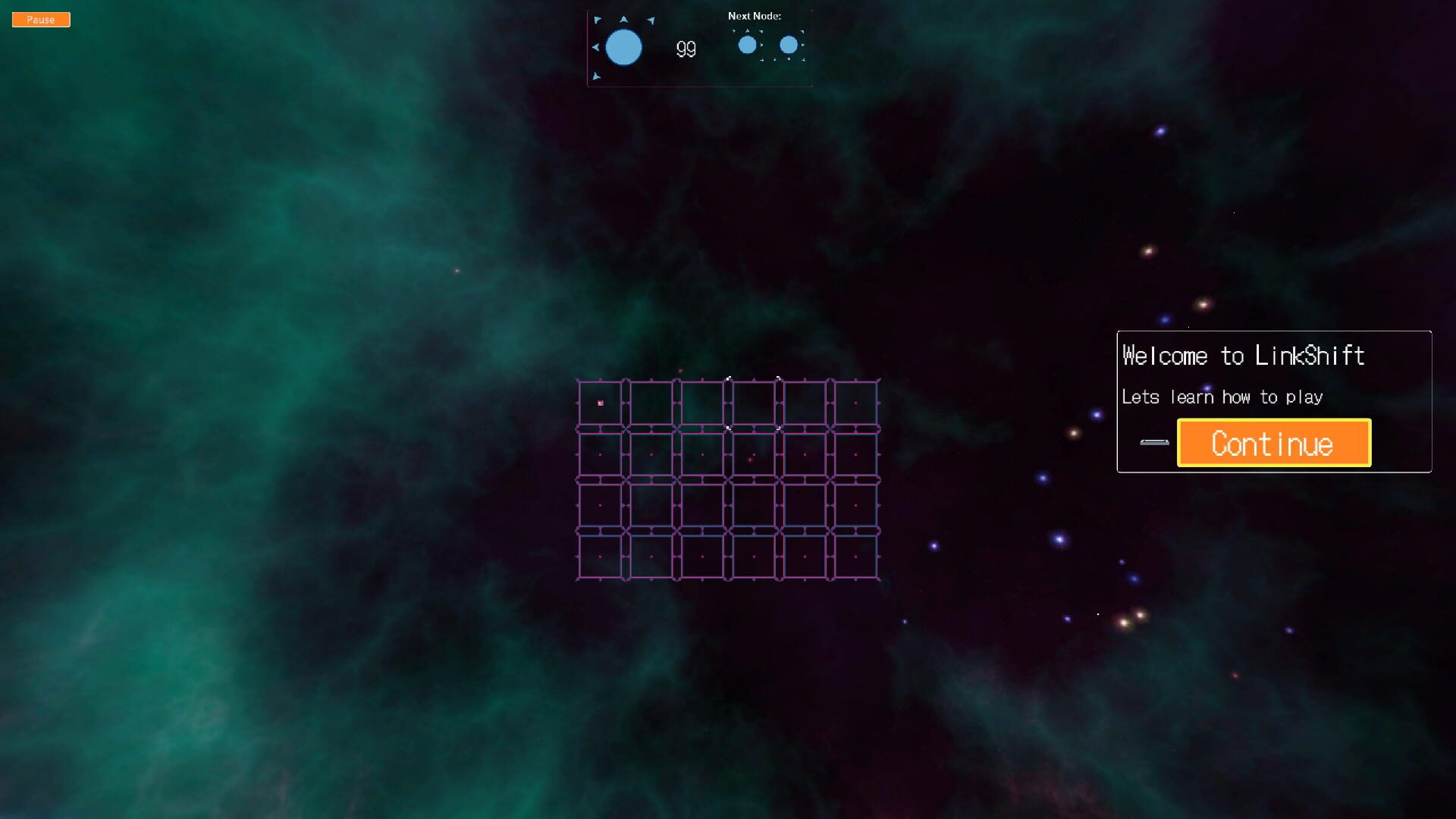The height and width of the screenshot is (819, 1456).
Task: Click the Continue button in the dialog
Action: [1272, 443]
